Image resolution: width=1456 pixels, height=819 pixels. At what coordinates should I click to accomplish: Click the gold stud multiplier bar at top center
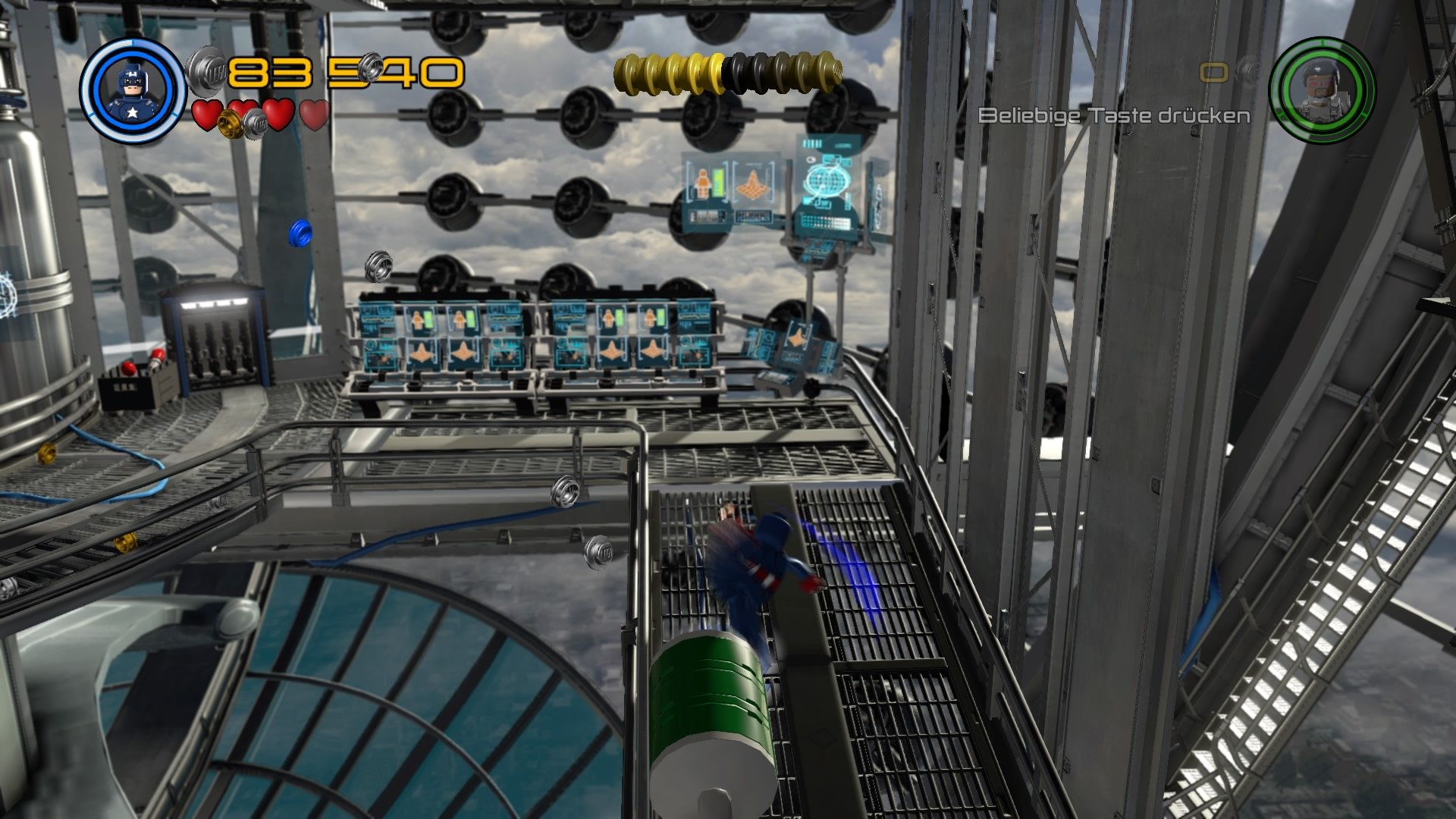click(x=724, y=72)
